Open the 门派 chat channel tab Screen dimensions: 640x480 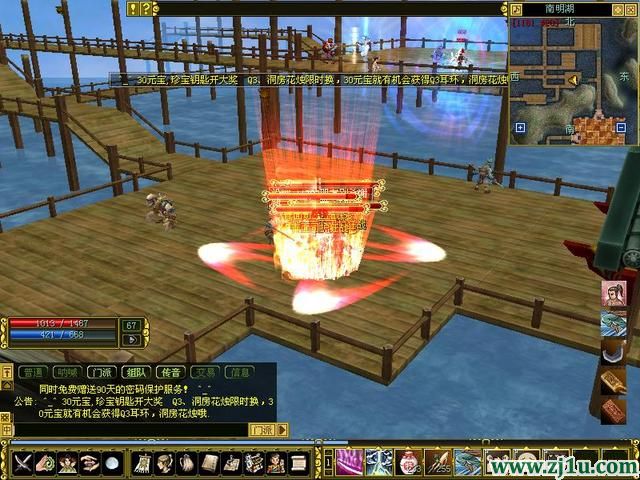tap(100, 372)
